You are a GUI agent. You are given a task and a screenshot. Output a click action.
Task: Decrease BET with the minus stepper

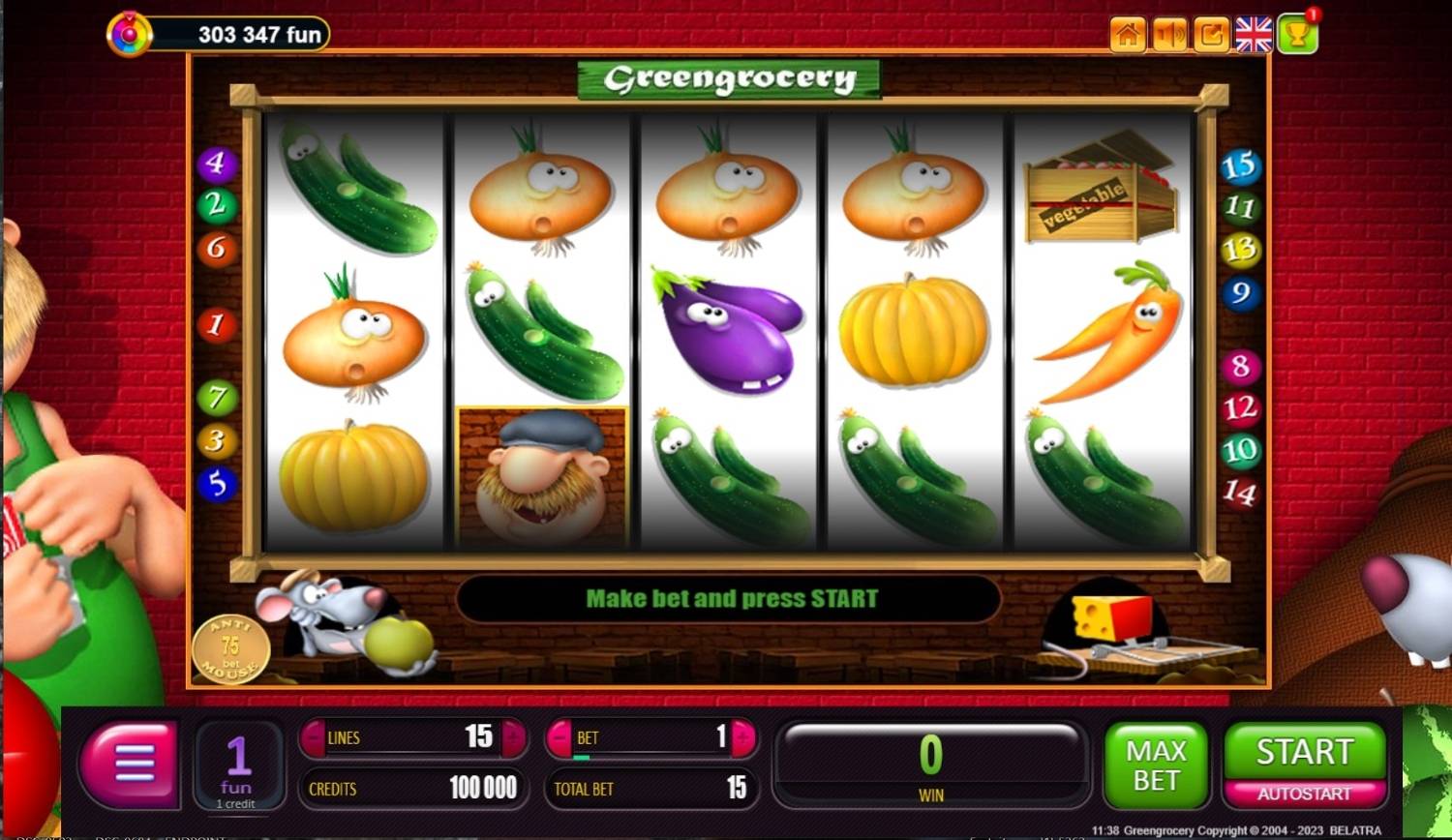559,737
